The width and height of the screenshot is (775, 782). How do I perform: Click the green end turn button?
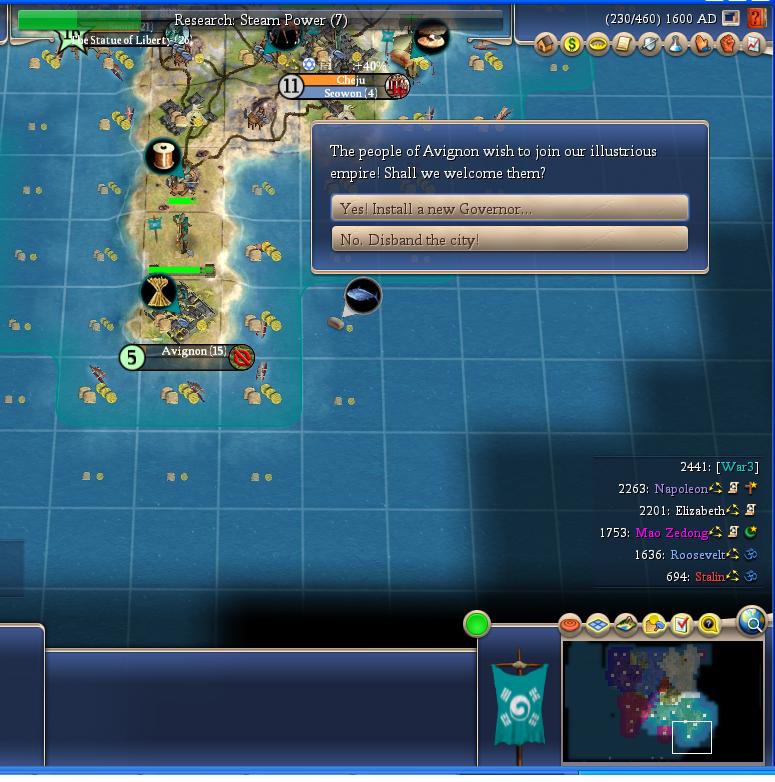click(x=477, y=624)
